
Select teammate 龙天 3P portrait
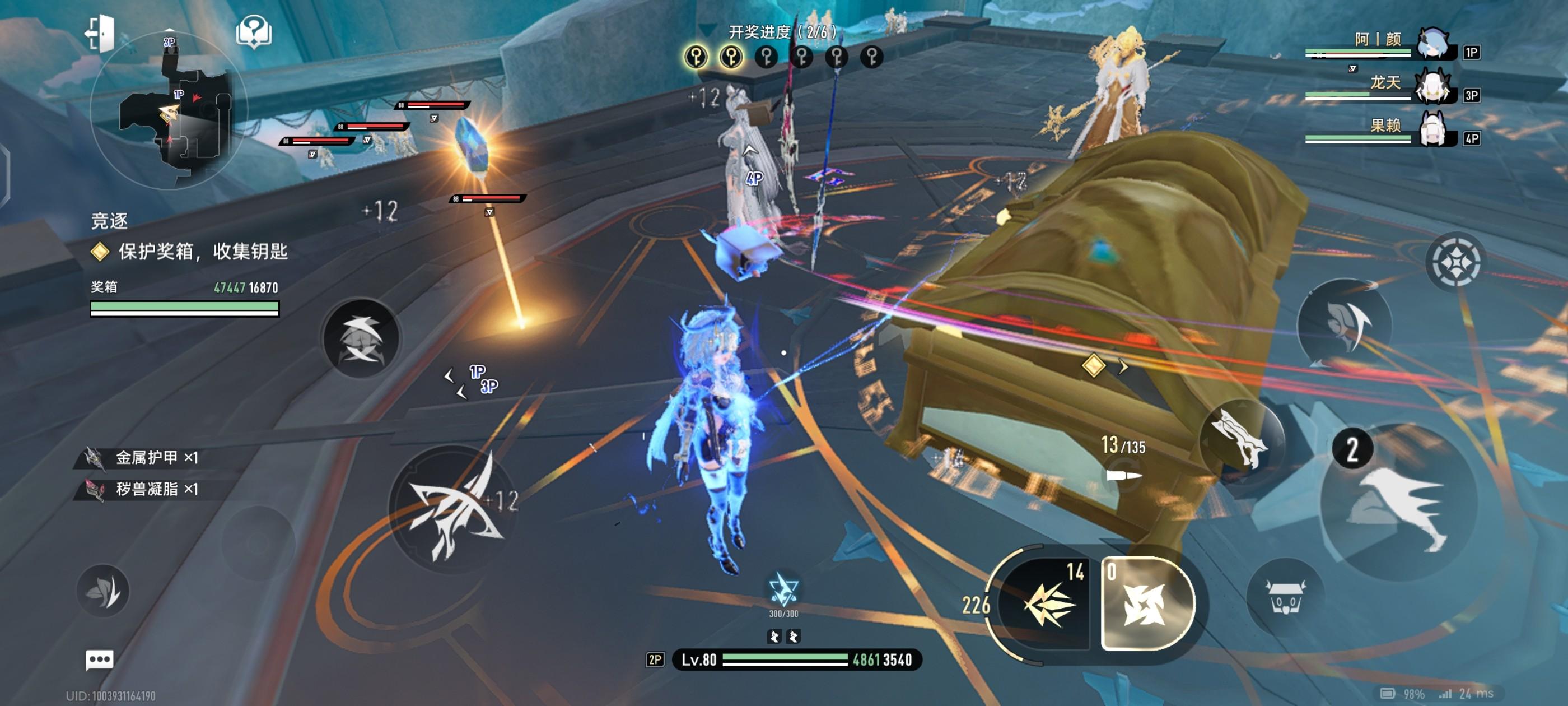tap(1434, 87)
